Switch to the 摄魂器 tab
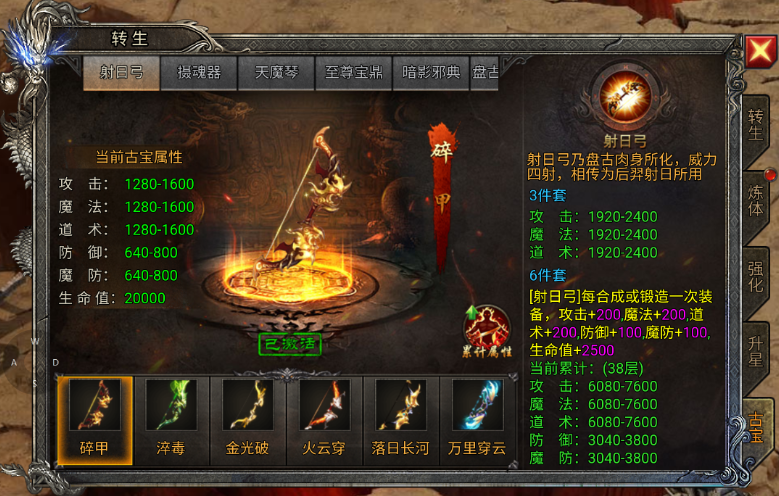This screenshot has height=496, width=779. [198, 73]
